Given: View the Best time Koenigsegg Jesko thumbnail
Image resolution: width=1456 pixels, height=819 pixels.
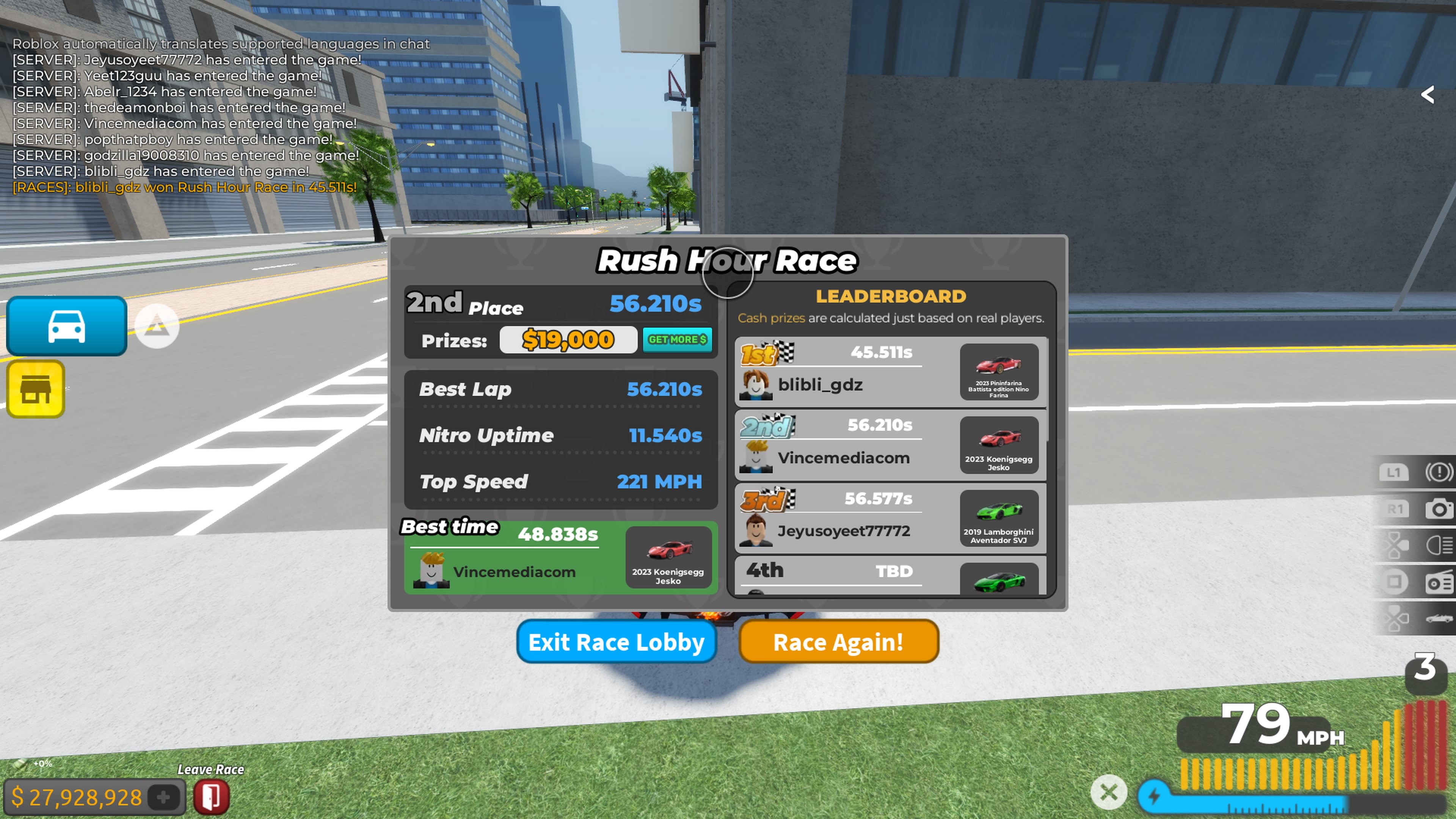Looking at the screenshot, I should [x=668, y=557].
